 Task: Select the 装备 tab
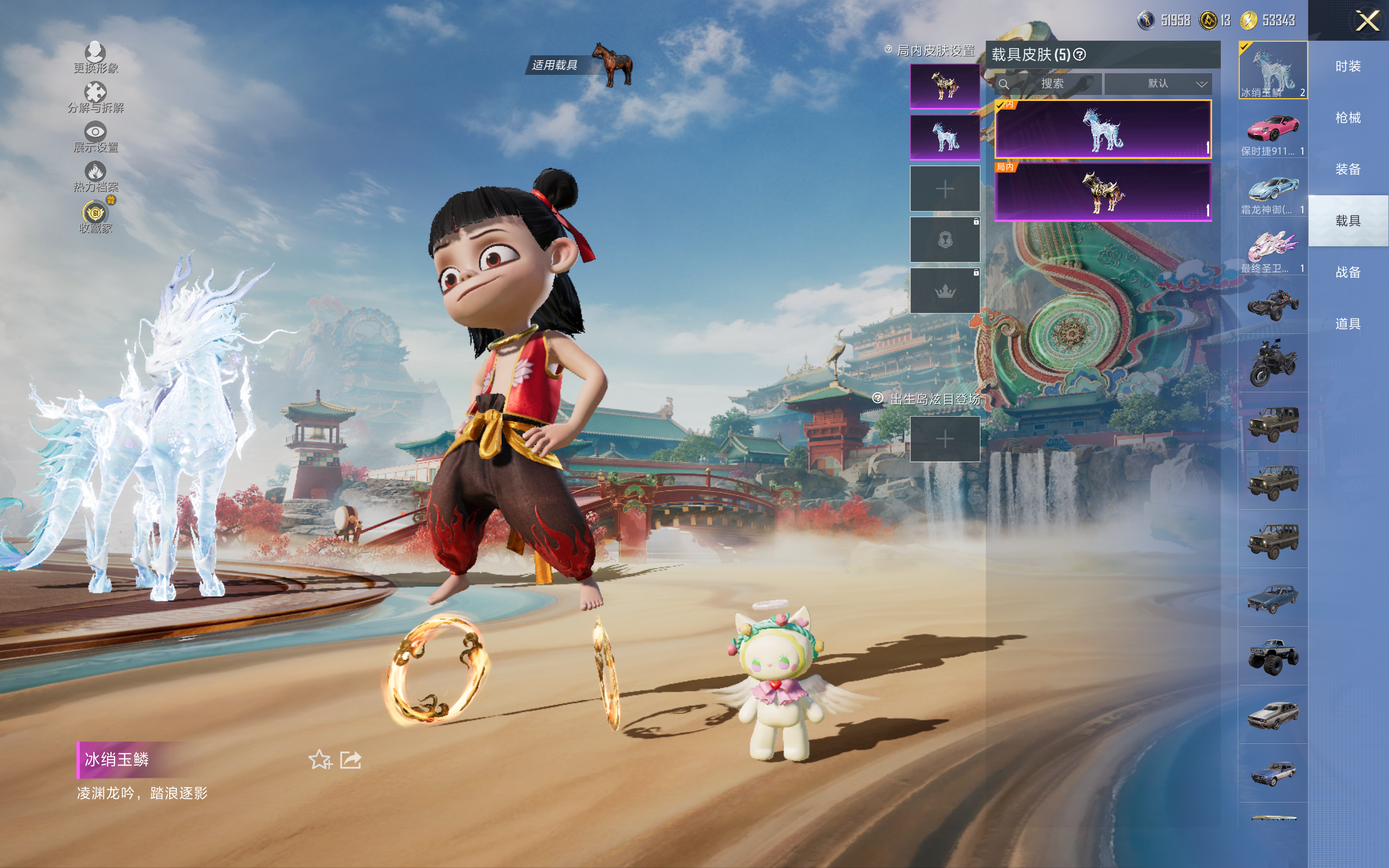pos(1348,169)
